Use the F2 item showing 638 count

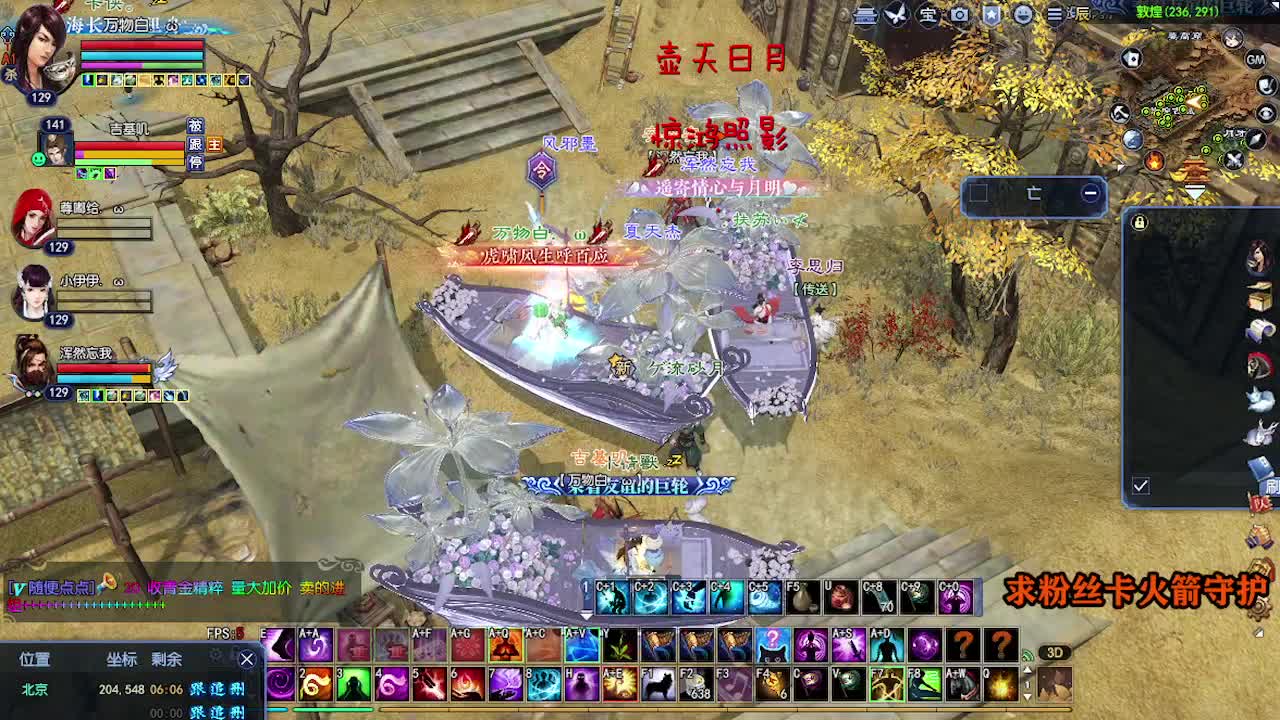pyautogui.click(x=698, y=684)
